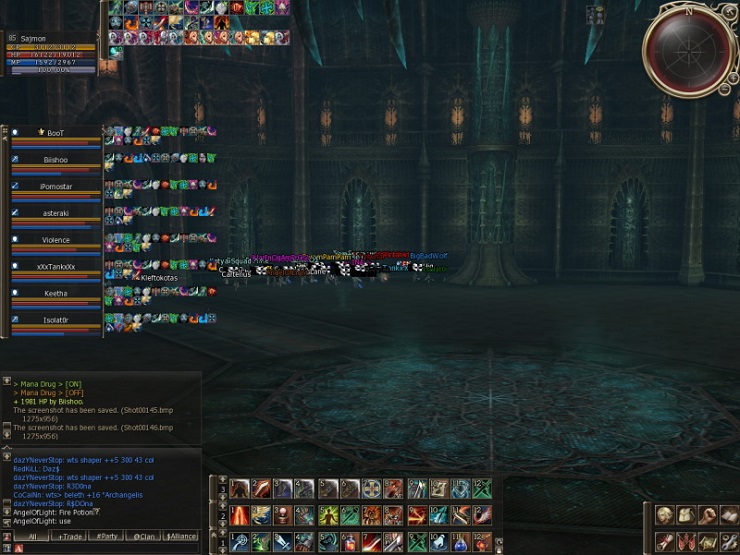Select party member Keetha

click(56, 294)
